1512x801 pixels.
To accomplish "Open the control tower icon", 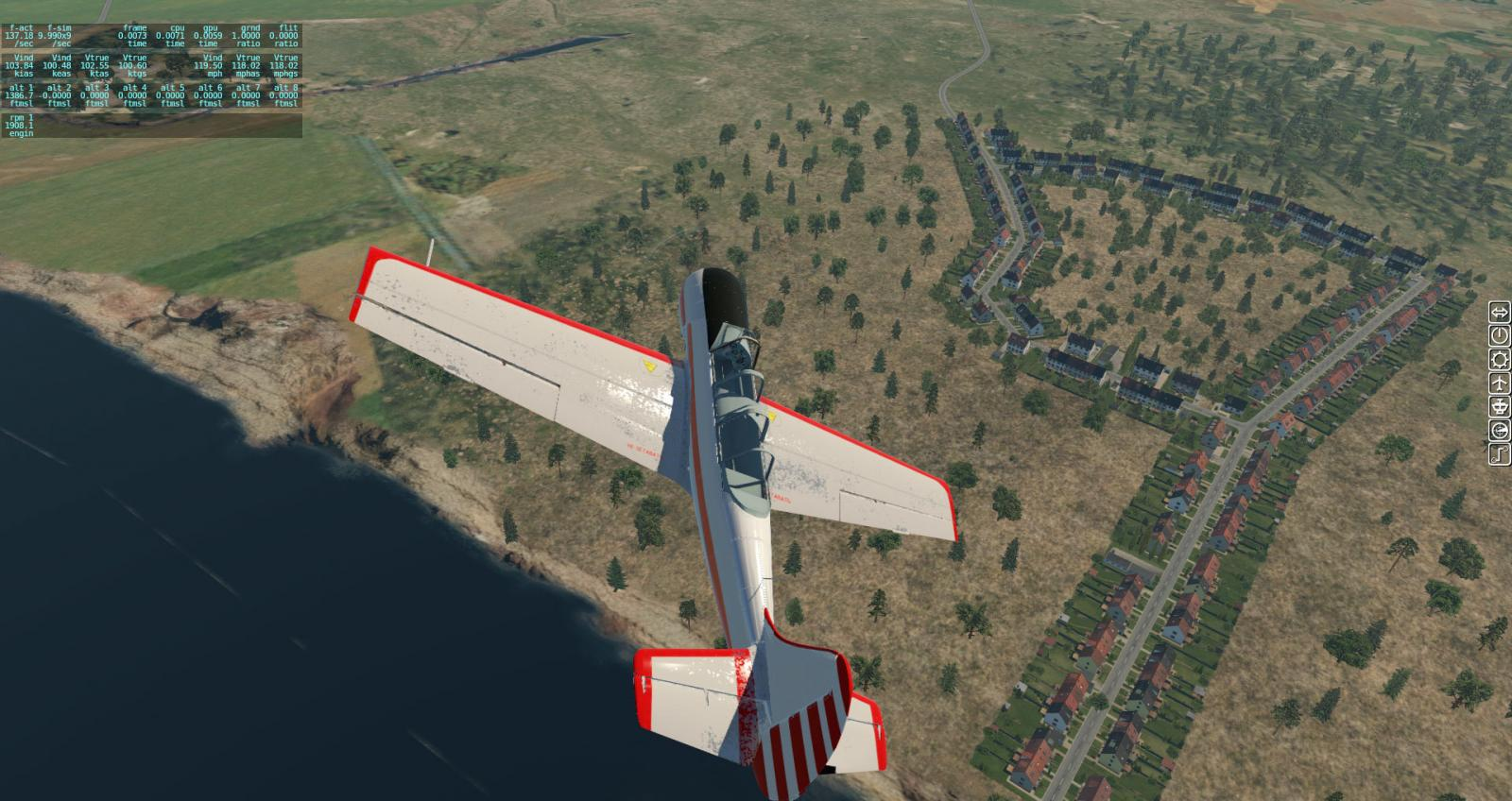I will pos(1500,407).
